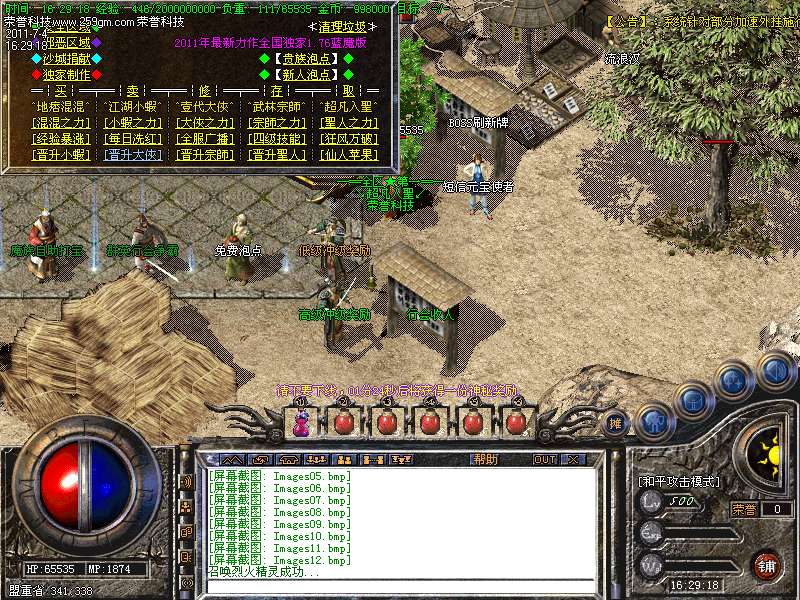The width and height of the screenshot is (800, 600).
Task: Close the chat panel with X
Action: click(x=573, y=460)
